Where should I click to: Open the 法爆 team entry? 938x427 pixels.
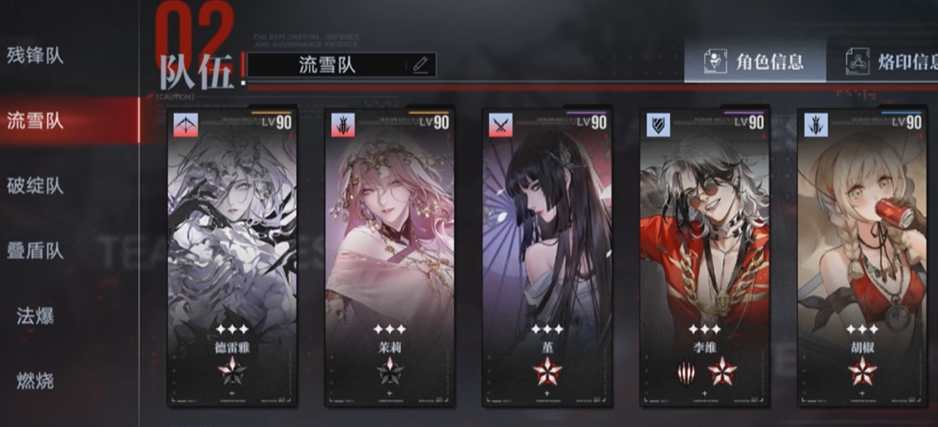coord(35,316)
